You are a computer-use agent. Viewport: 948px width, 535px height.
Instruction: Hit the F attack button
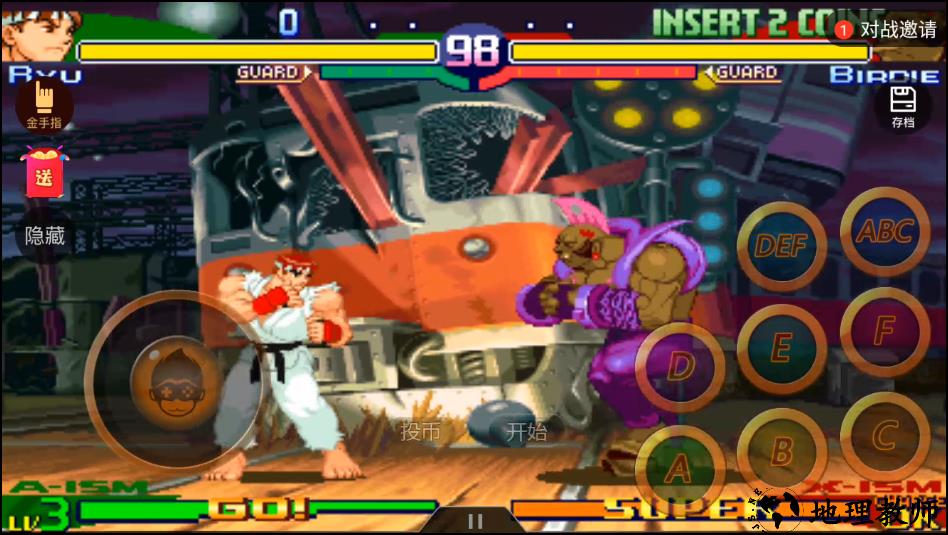[x=884, y=332]
